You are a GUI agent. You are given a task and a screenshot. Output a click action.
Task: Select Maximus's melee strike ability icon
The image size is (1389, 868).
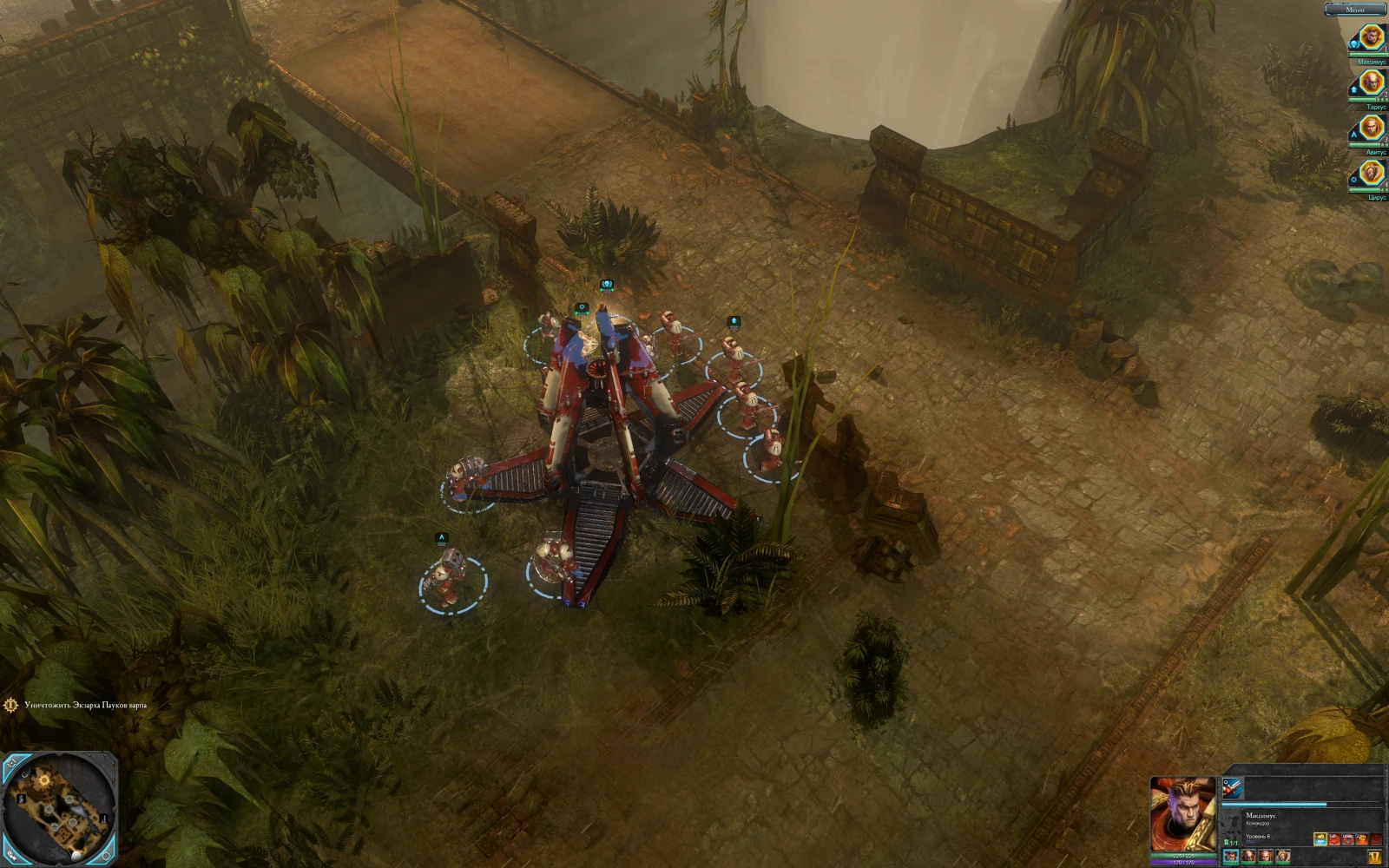(1233, 788)
